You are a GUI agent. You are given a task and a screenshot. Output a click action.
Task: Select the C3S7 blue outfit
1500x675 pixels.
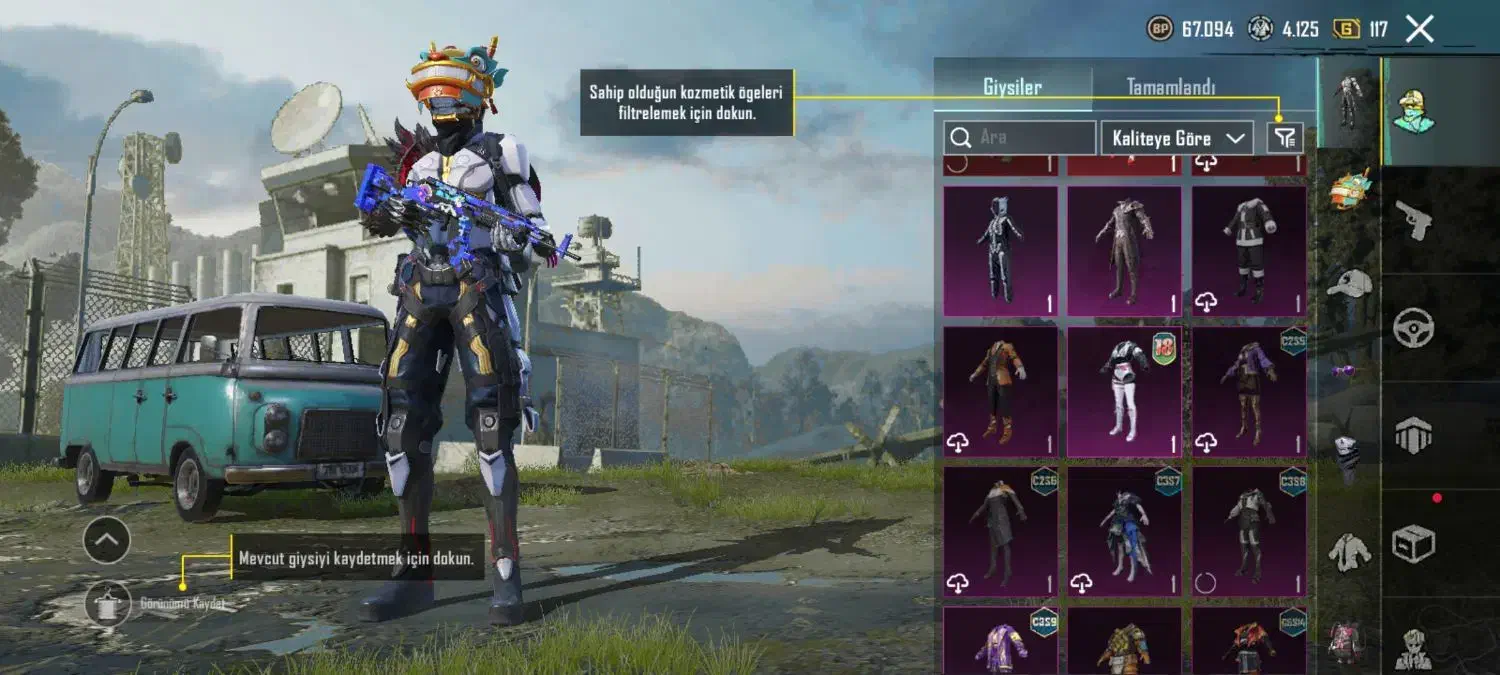1124,530
